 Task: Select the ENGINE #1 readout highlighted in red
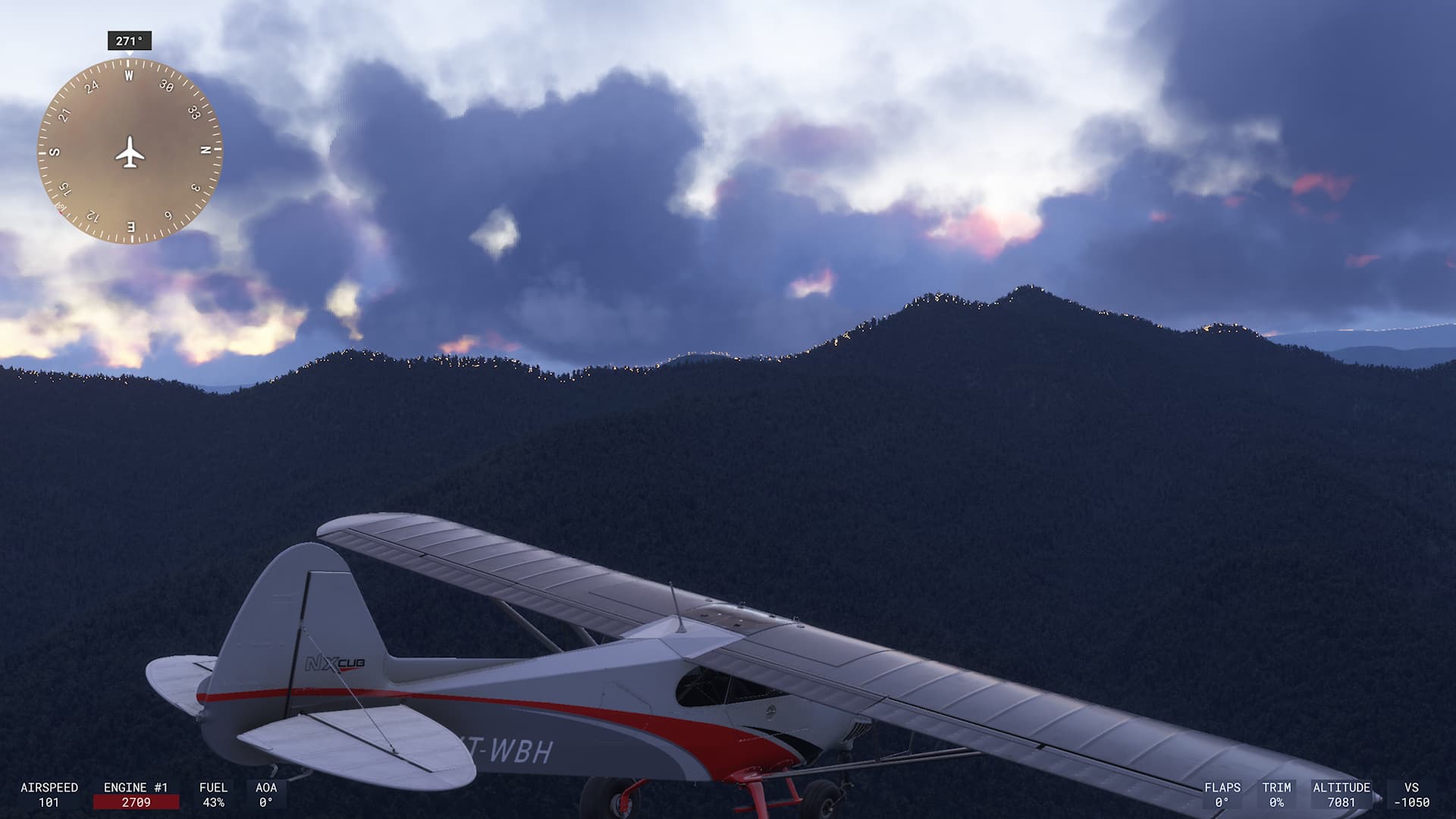click(136, 800)
